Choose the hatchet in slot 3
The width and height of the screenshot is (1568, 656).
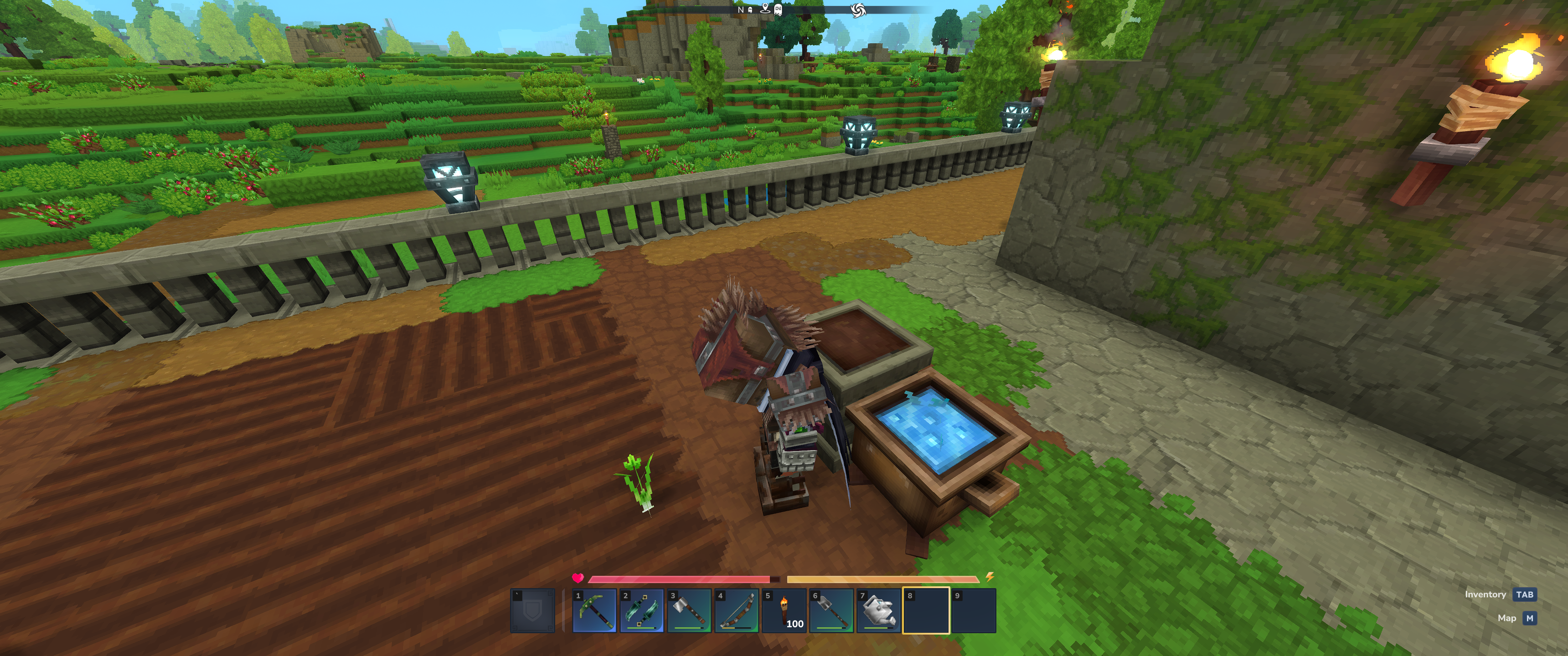tap(689, 610)
